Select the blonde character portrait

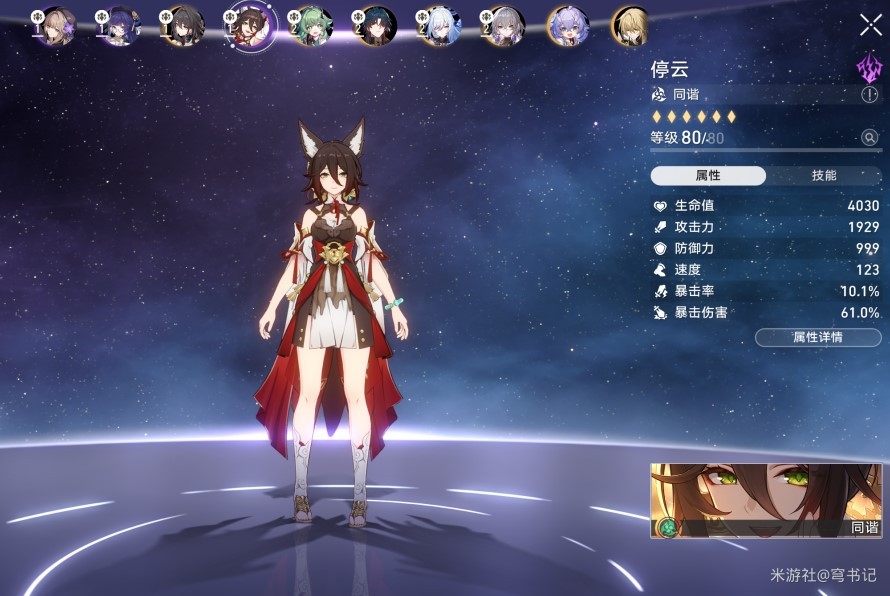[x=630, y=26]
